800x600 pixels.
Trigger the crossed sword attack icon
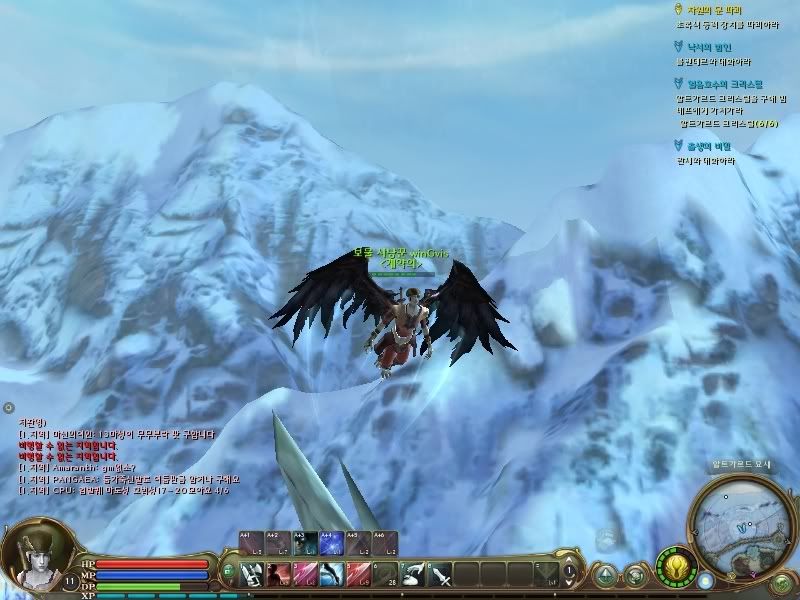point(439,573)
